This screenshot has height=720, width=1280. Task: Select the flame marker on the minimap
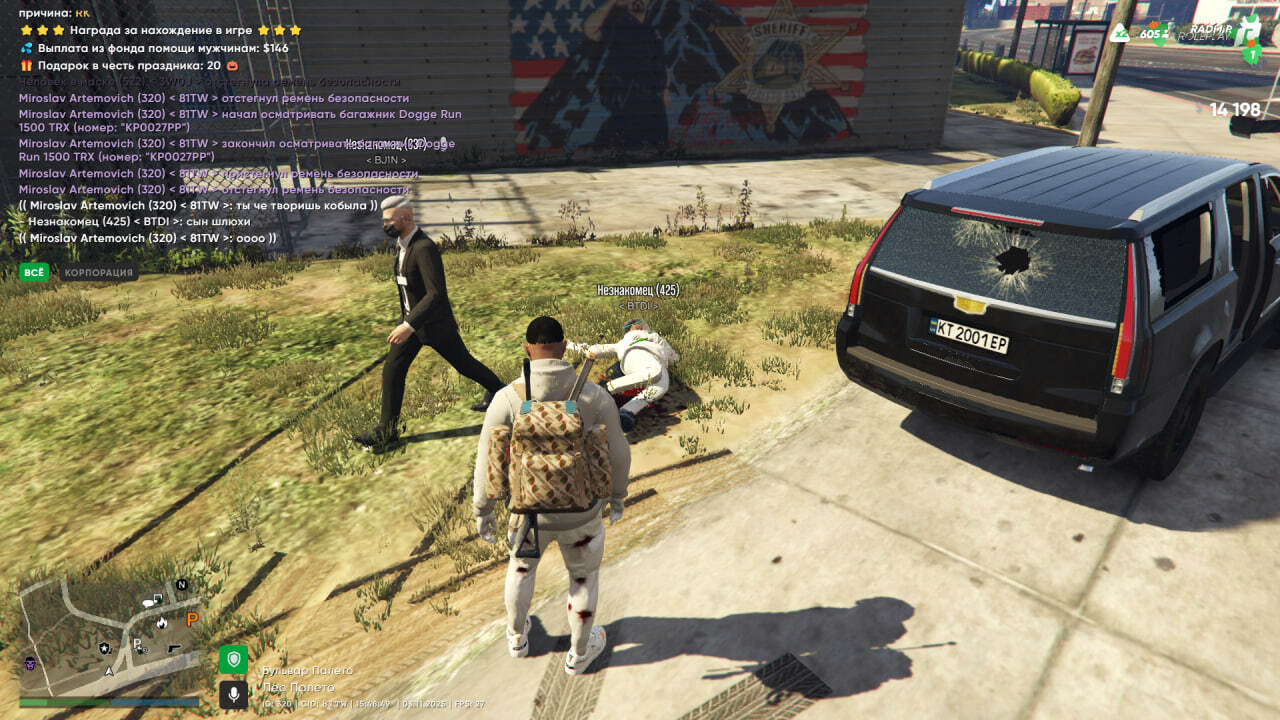pyautogui.click(x=162, y=622)
